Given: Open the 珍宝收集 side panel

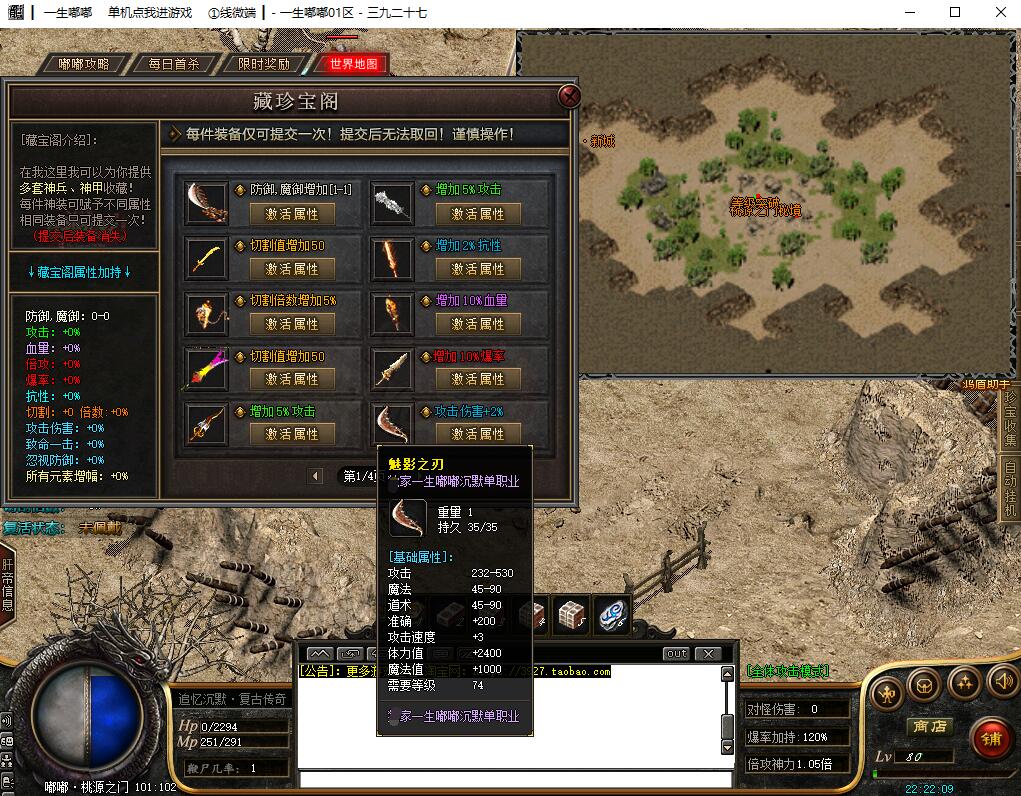Looking at the screenshot, I should (1009, 420).
